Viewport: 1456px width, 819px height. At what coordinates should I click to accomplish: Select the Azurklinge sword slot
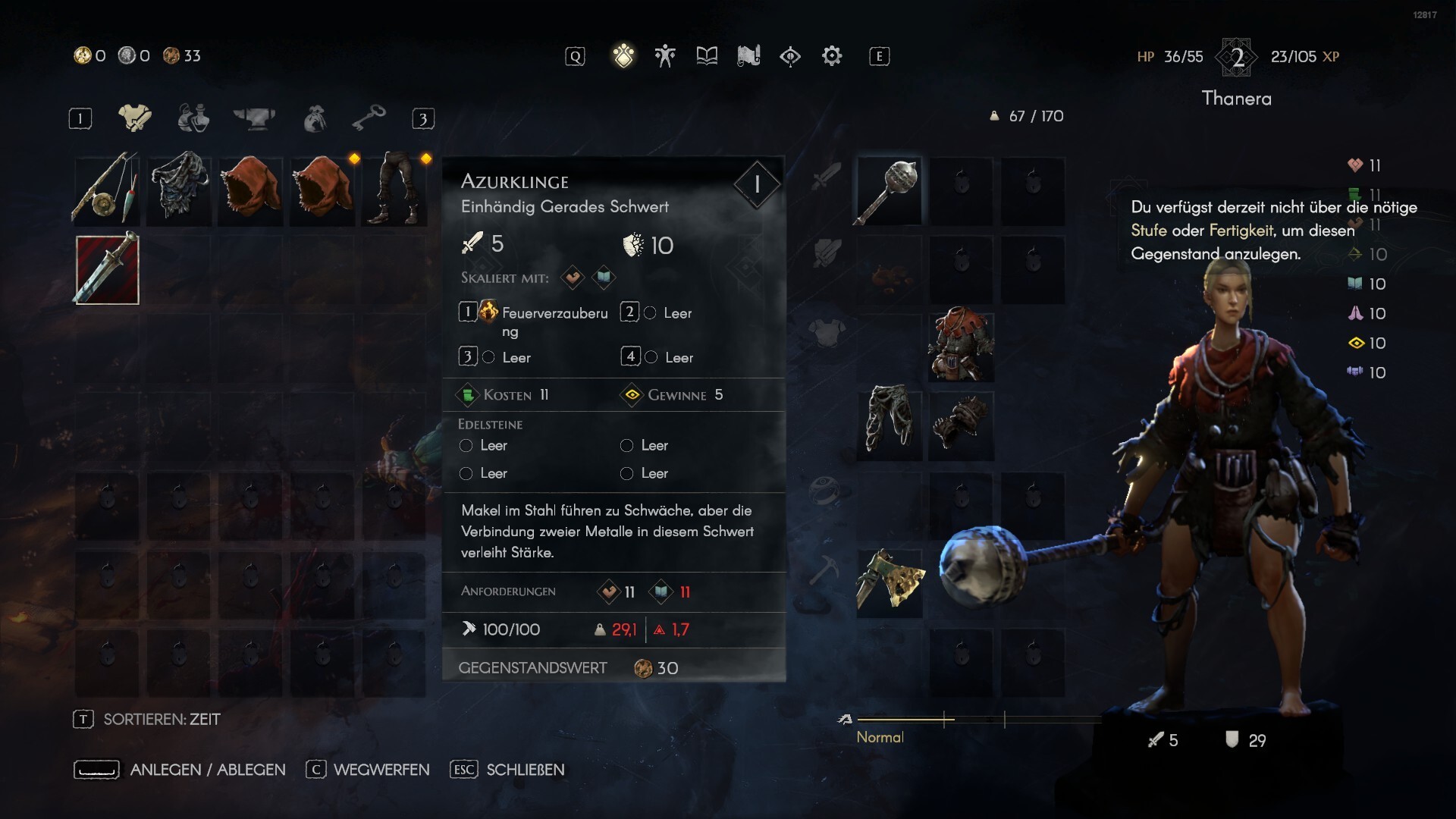pyautogui.click(x=107, y=269)
